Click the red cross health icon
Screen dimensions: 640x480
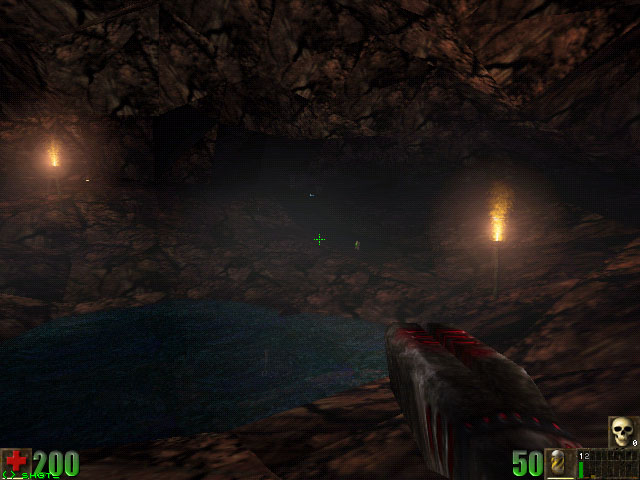[x=16, y=462]
